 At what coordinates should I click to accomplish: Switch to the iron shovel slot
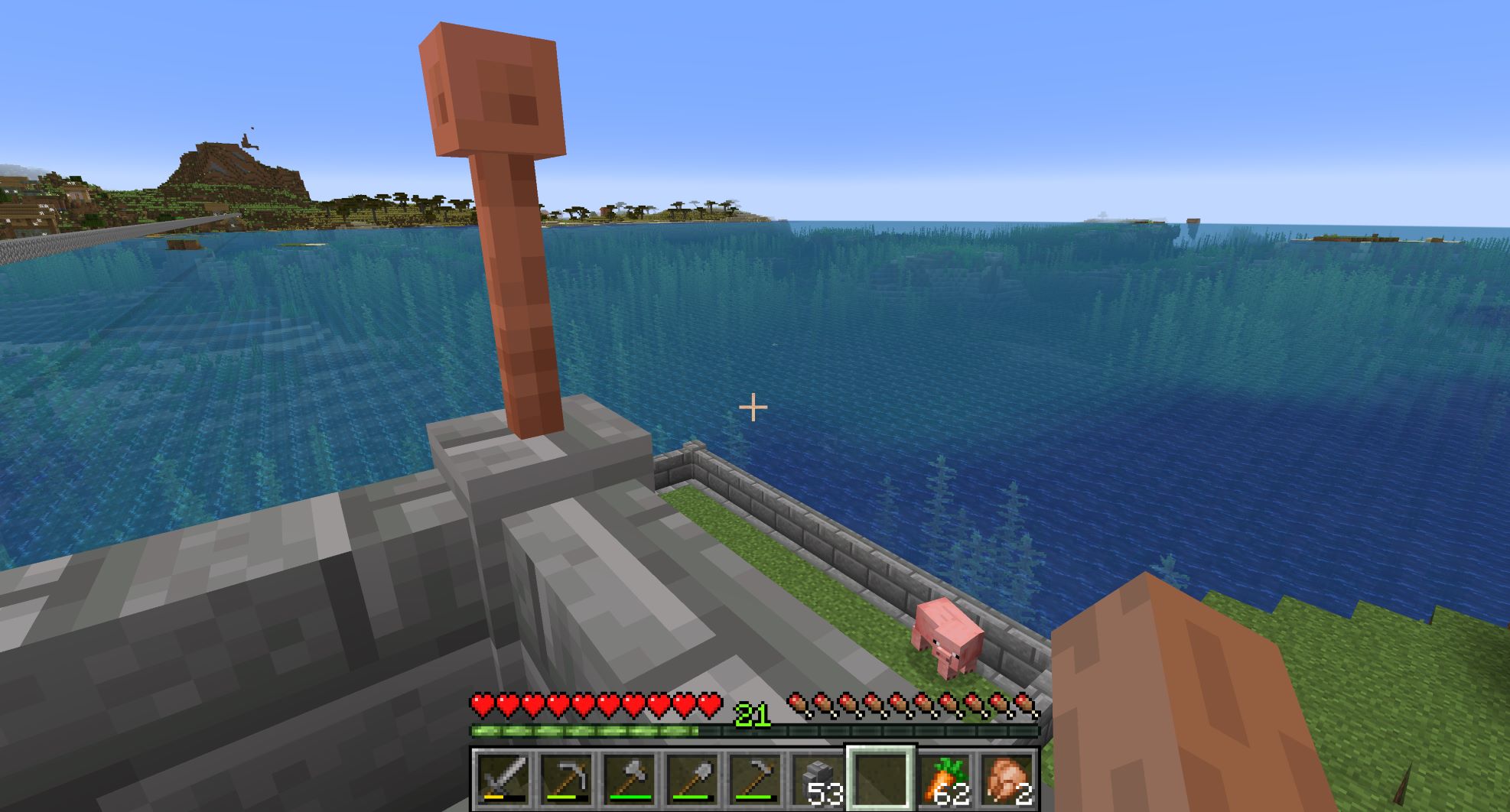pos(692,779)
